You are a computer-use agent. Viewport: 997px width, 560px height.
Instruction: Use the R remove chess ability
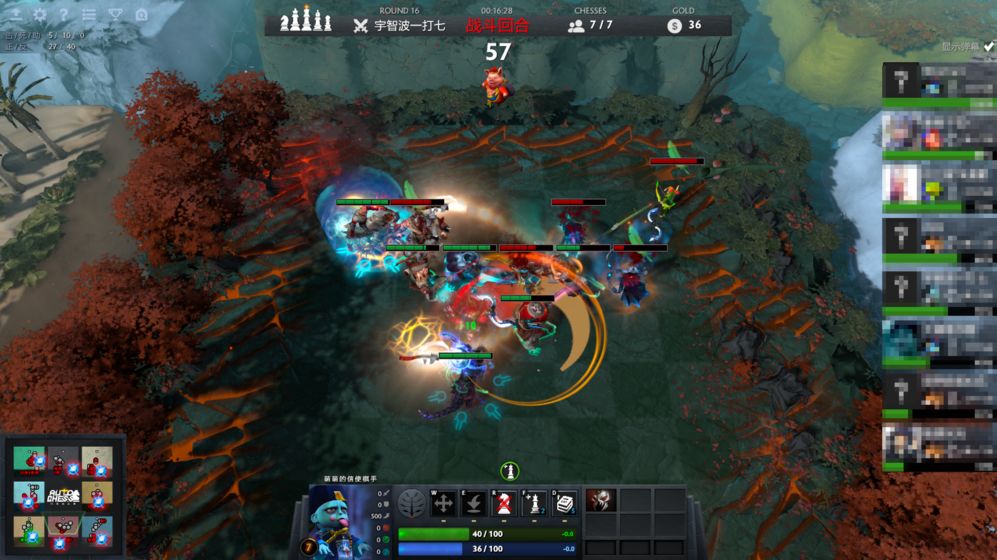504,504
